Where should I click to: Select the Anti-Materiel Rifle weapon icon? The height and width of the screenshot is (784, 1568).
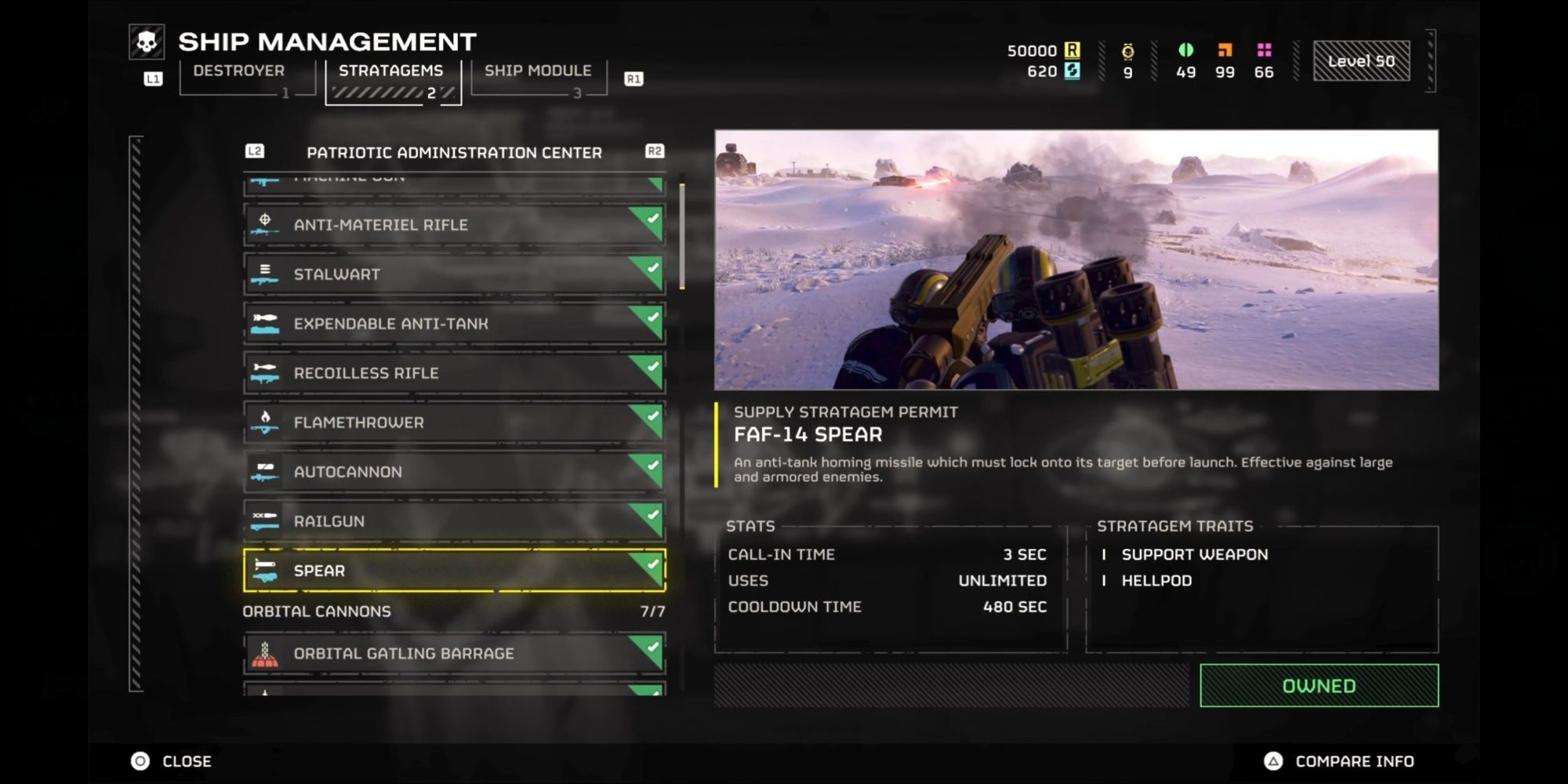266,225
